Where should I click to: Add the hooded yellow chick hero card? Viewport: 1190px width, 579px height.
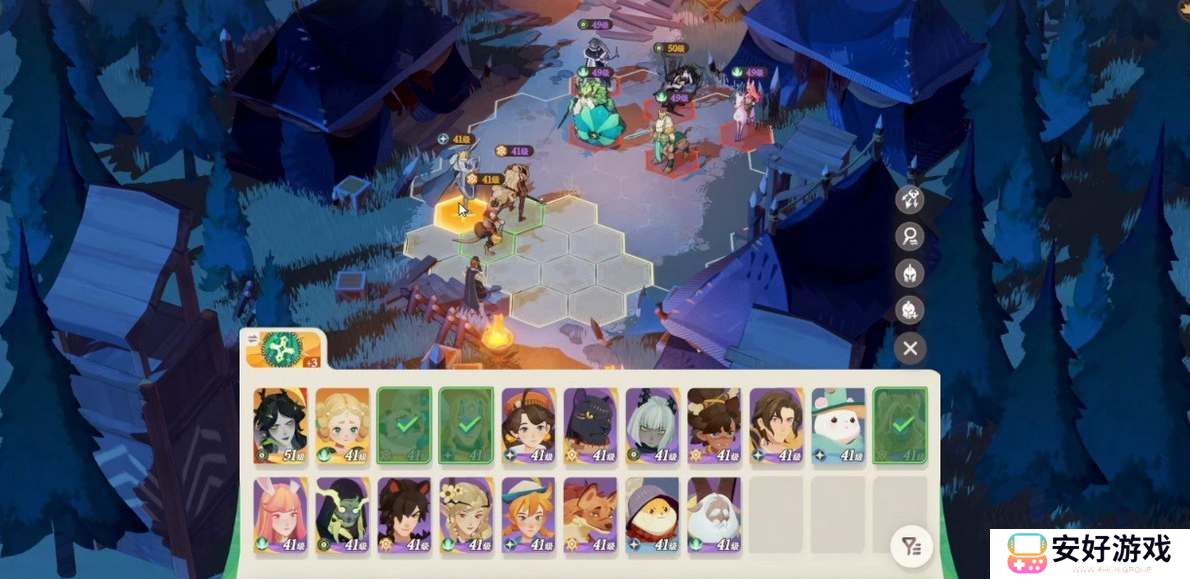coord(652,514)
